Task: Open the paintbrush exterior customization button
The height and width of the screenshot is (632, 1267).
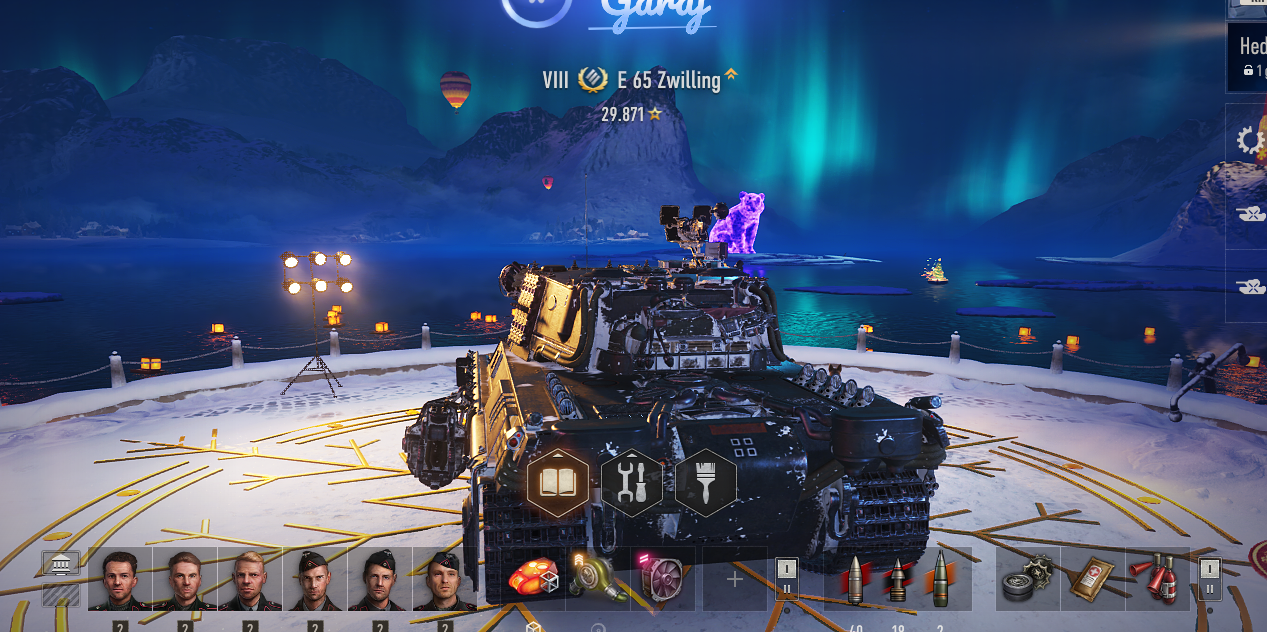Action: click(x=706, y=483)
